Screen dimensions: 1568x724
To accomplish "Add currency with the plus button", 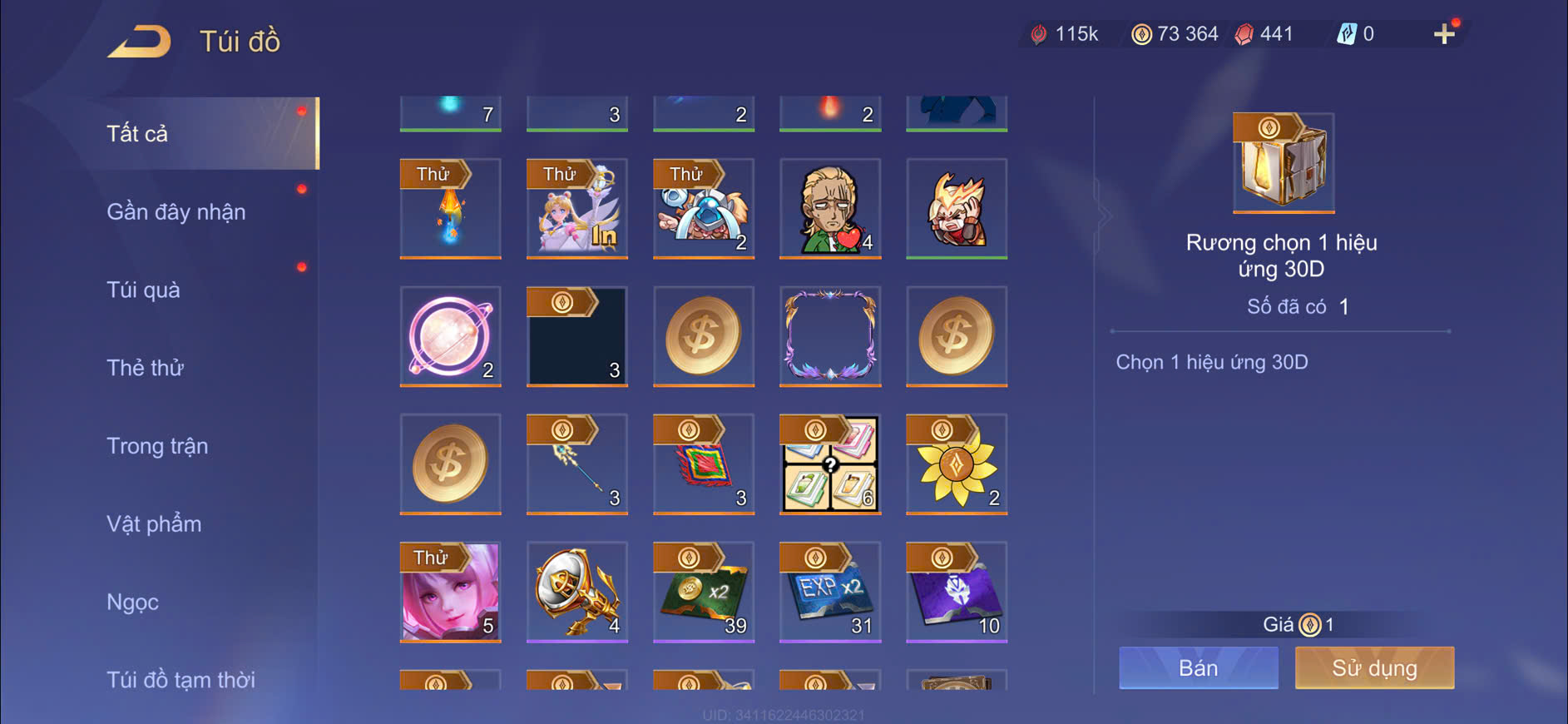I will coord(1444,34).
